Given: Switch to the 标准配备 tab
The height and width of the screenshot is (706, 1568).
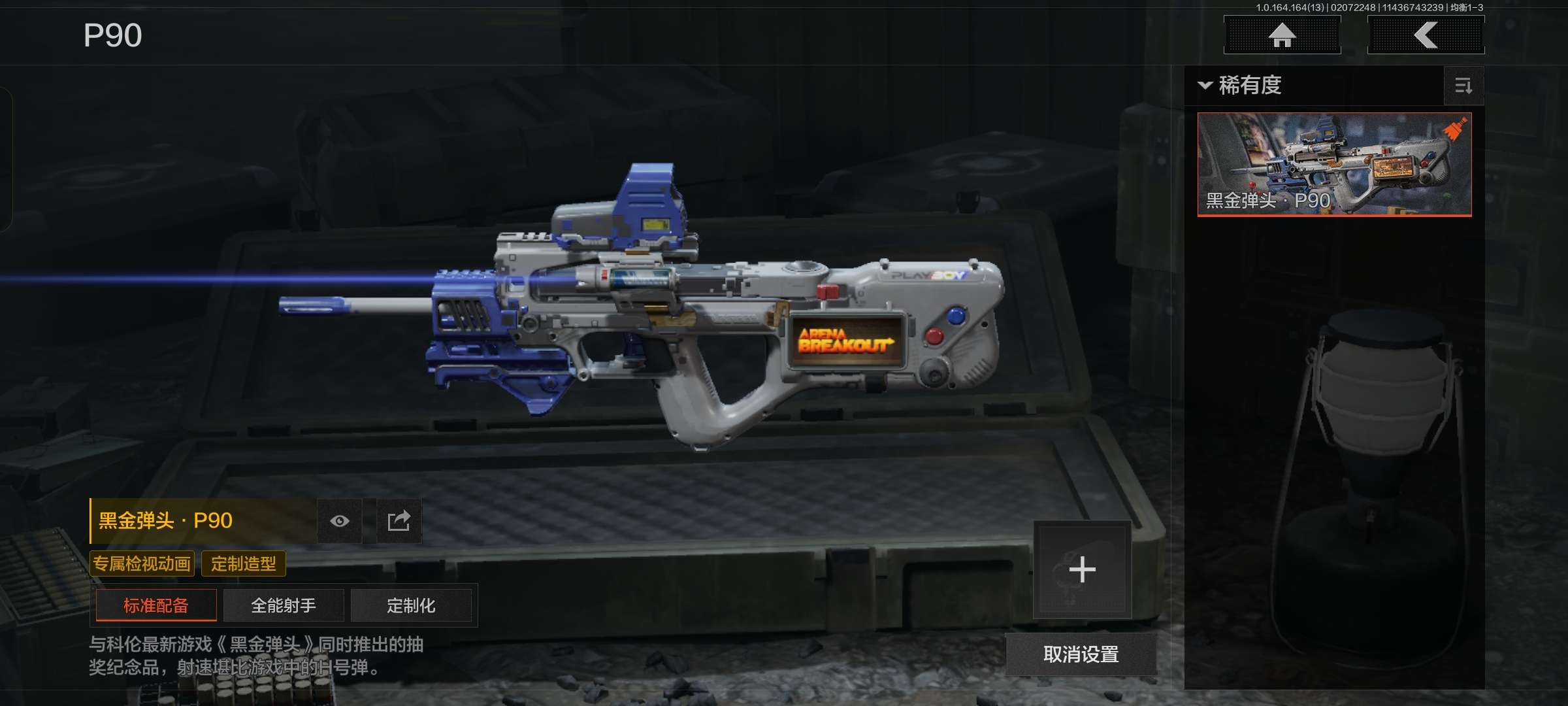Looking at the screenshot, I should pos(156,605).
